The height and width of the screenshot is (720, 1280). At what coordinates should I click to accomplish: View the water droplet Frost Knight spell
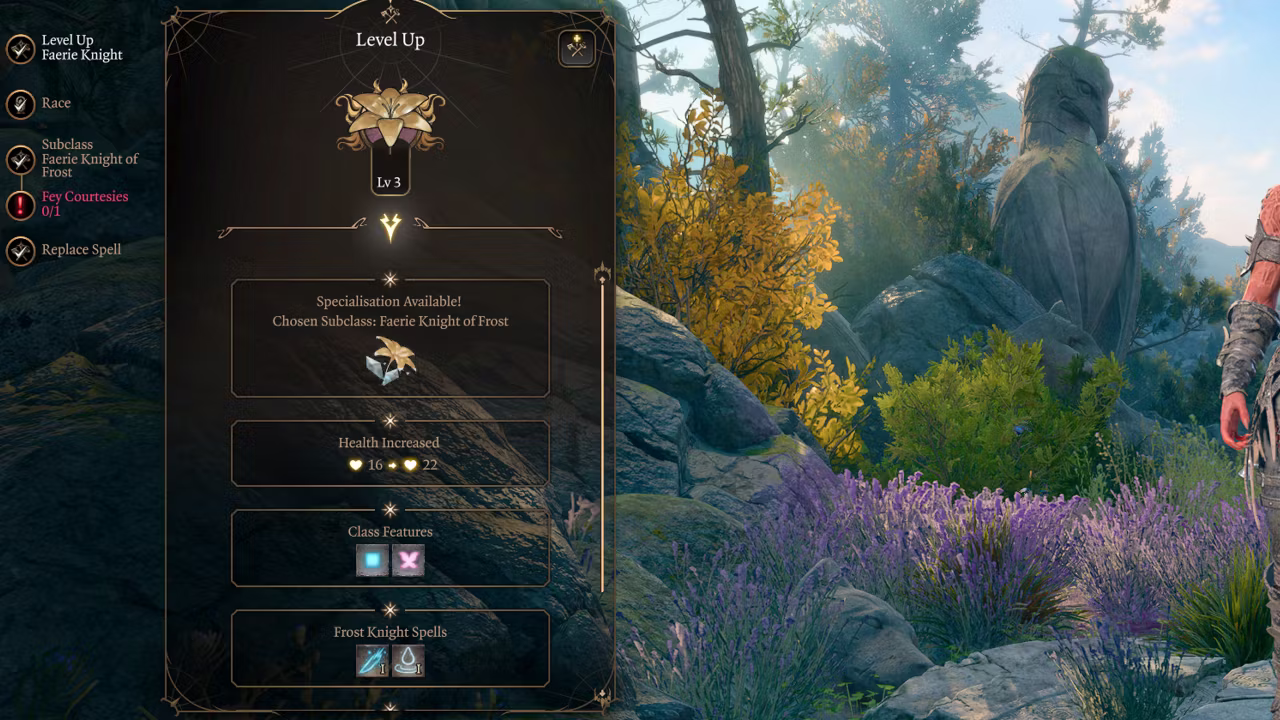pos(408,661)
